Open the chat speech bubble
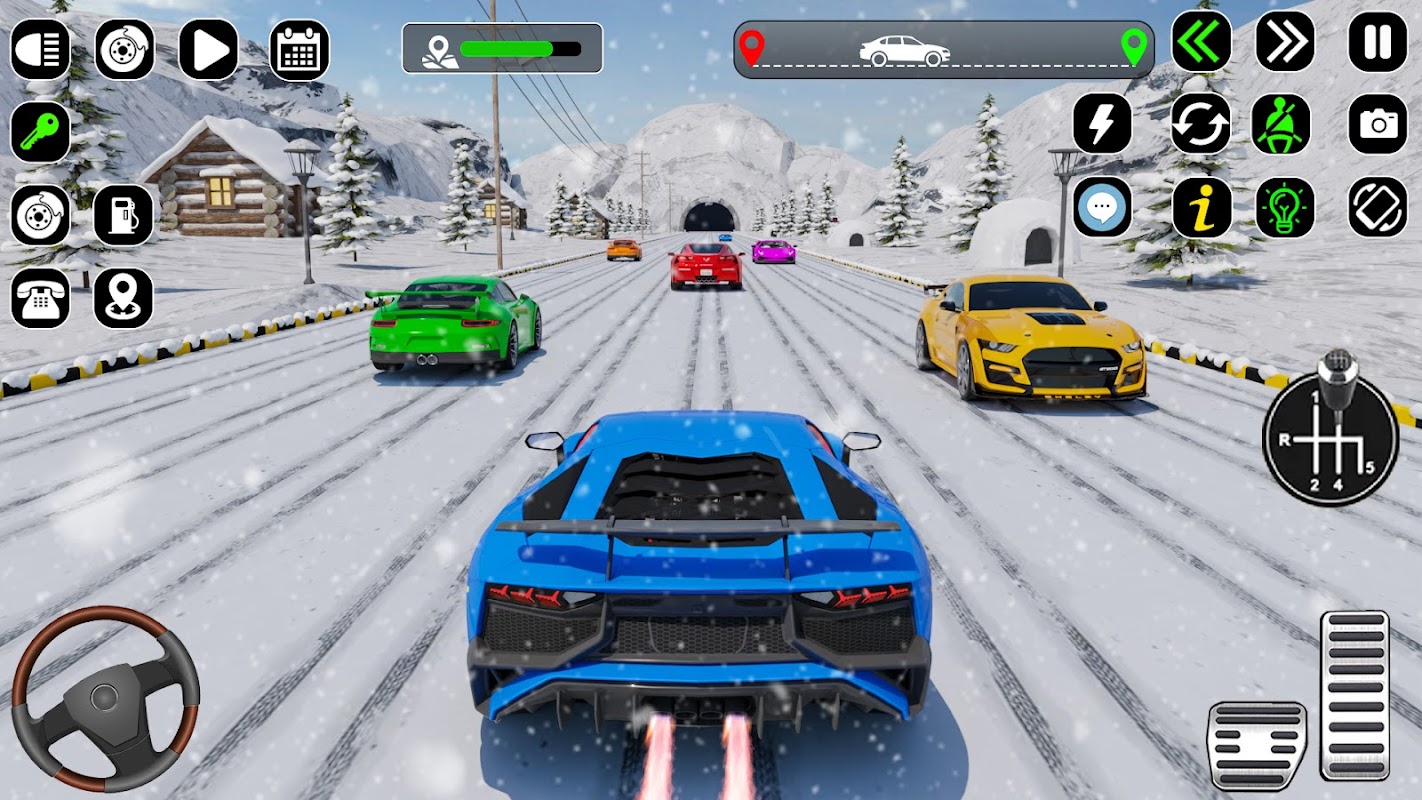 [1102, 207]
